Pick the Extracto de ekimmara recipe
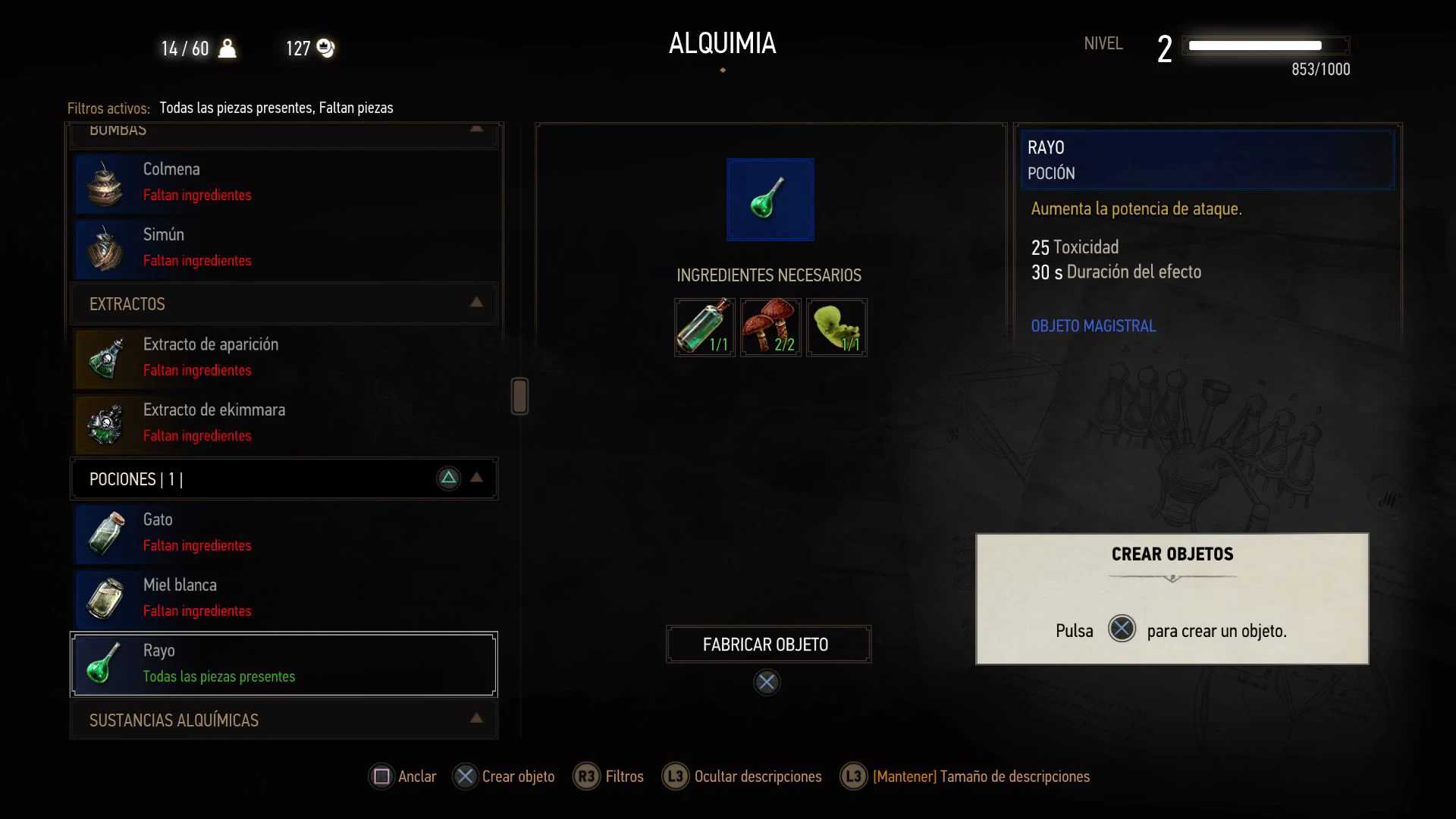The width and height of the screenshot is (1456, 819). tap(285, 423)
